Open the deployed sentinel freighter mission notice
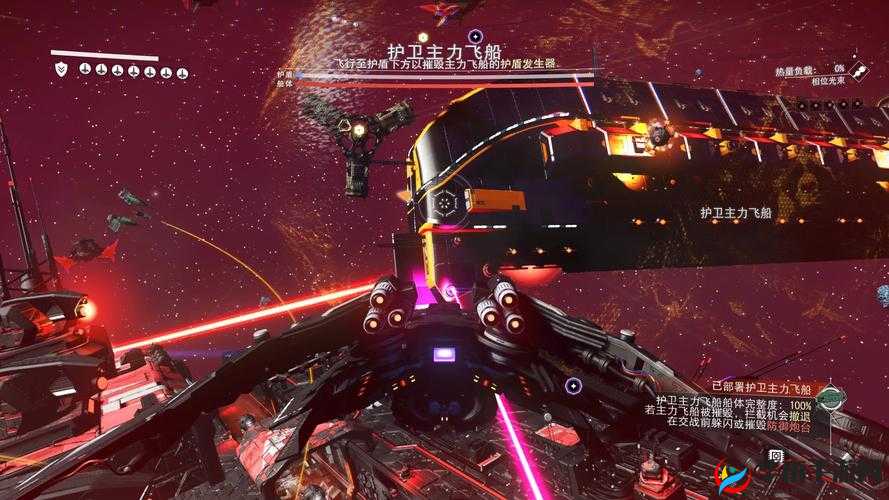Image resolution: width=889 pixels, height=500 pixels. click(x=759, y=389)
